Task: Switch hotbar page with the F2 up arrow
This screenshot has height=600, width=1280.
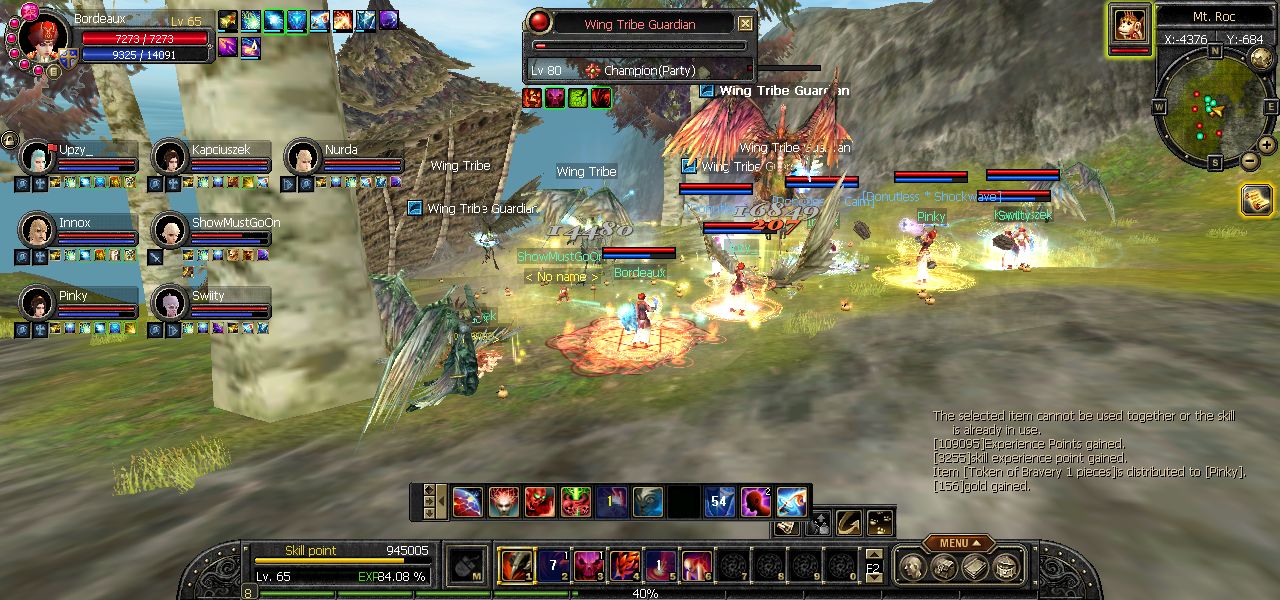Action: pyautogui.click(x=873, y=554)
